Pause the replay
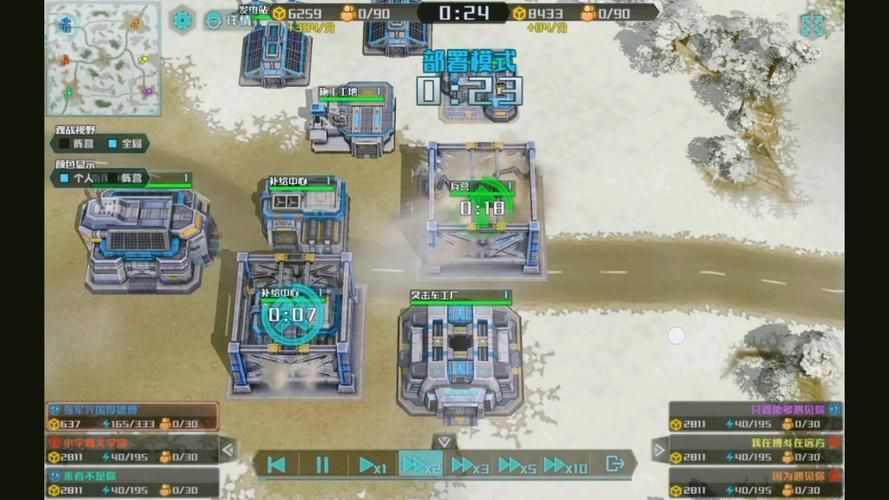 coord(322,464)
